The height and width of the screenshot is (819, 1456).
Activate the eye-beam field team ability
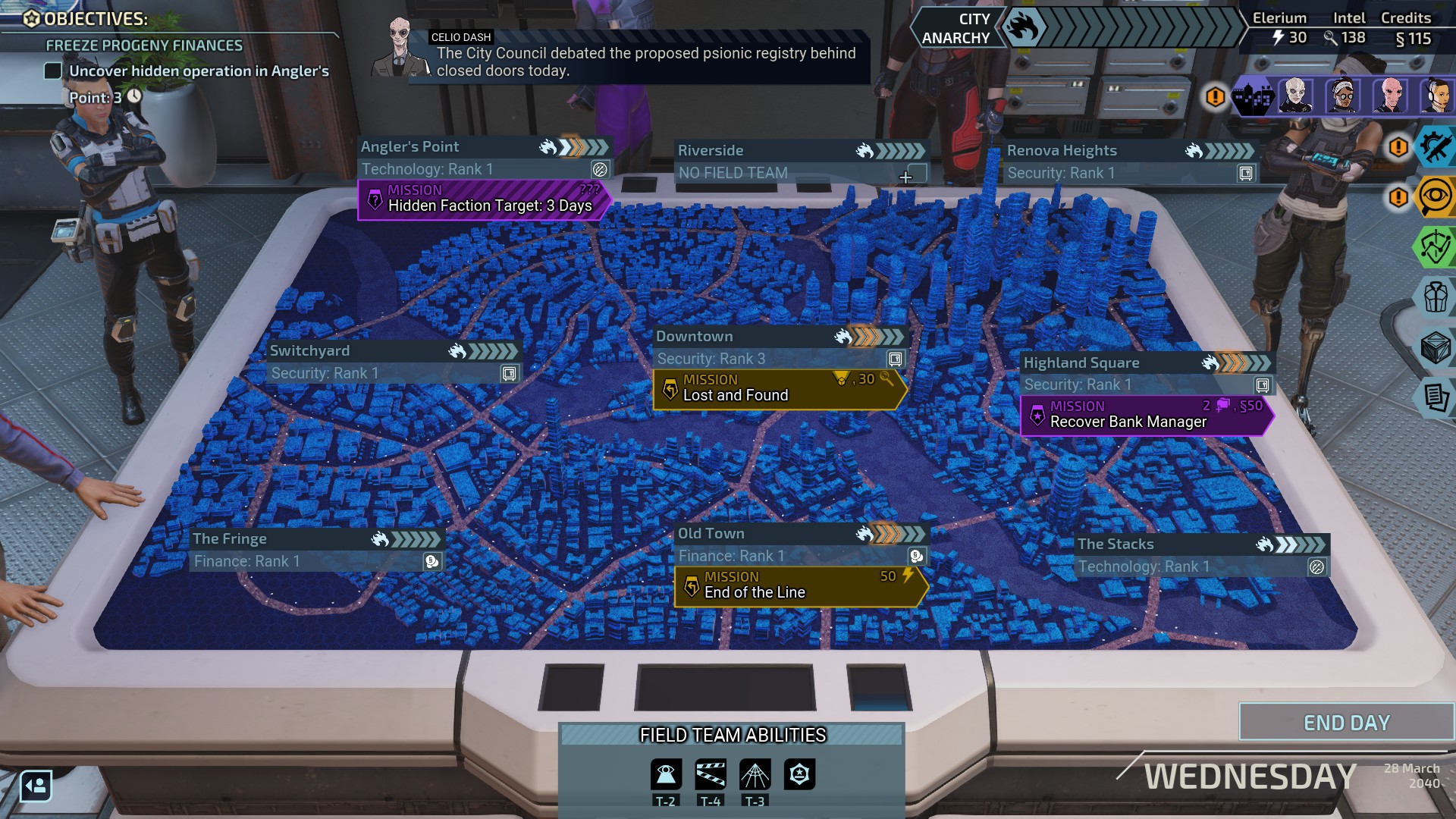pyautogui.click(x=666, y=774)
